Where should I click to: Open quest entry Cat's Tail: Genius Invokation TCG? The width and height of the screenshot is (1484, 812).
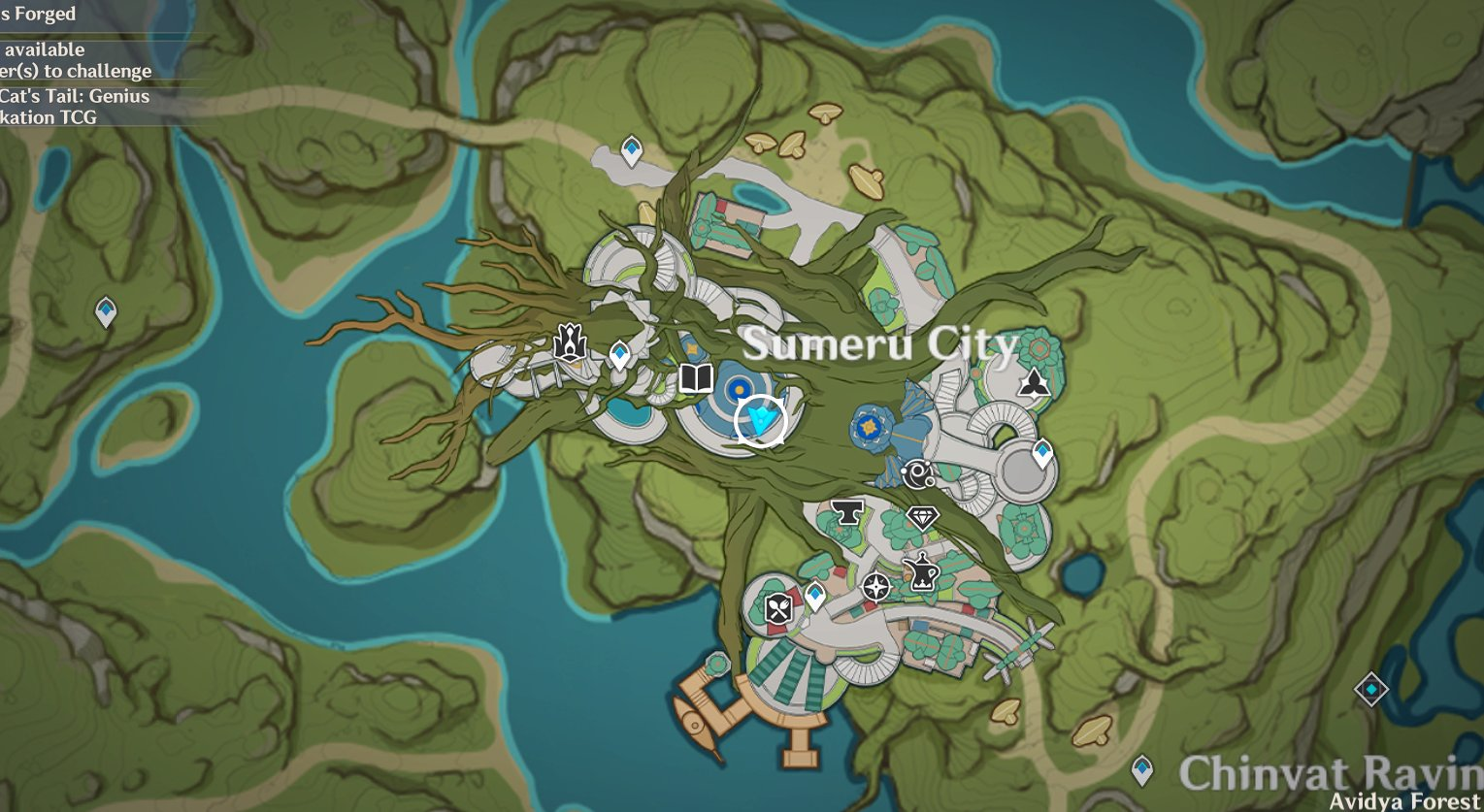click(x=75, y=107)
